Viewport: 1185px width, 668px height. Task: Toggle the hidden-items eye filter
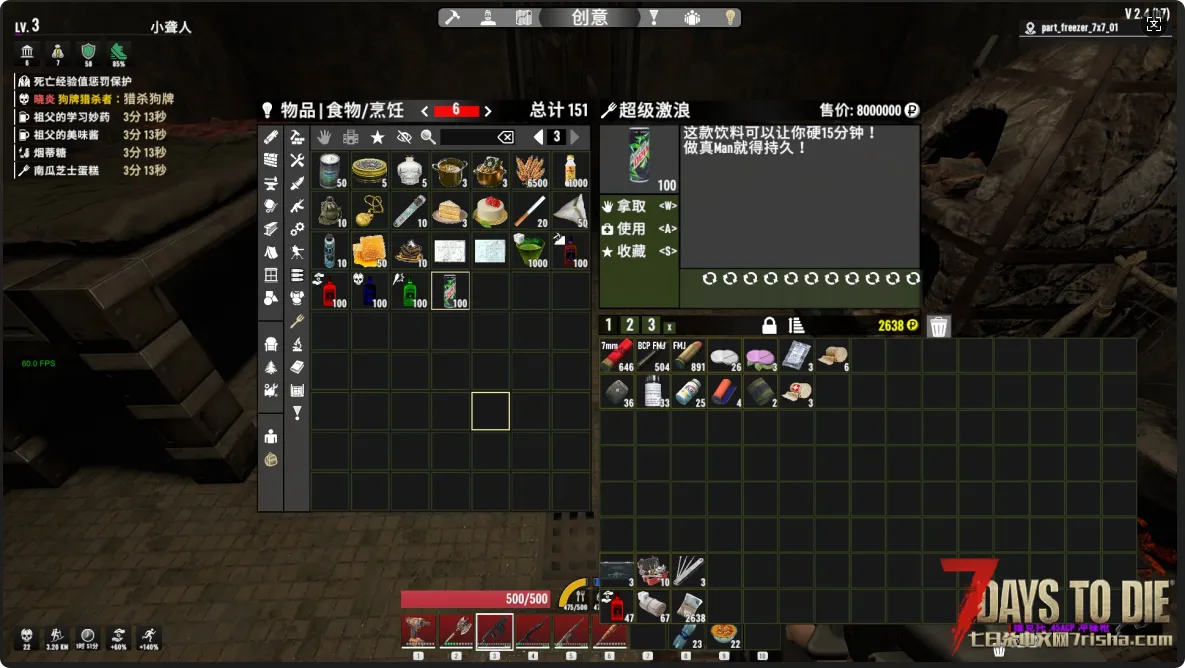coord(404,137)
